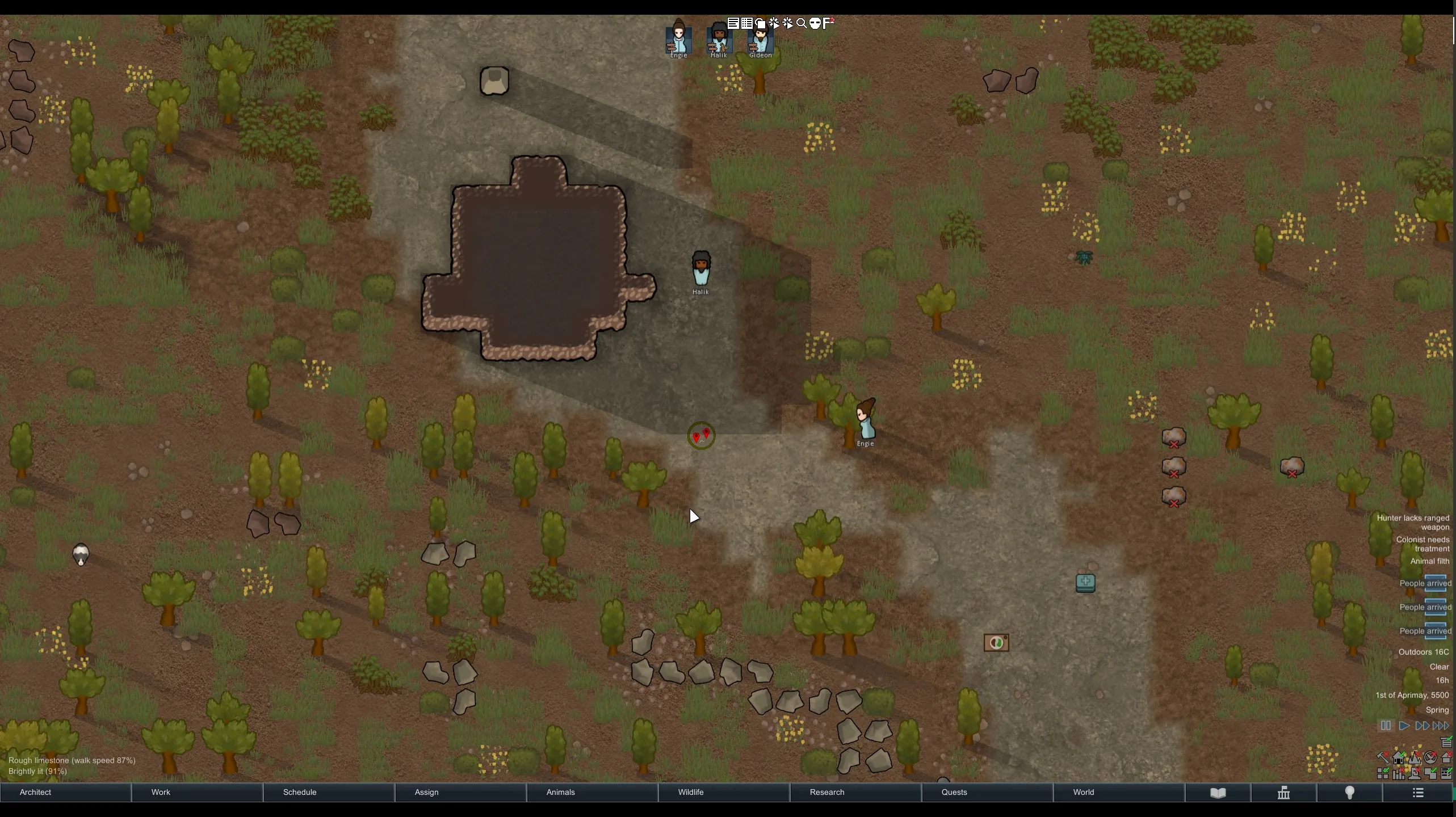Set game speed to normal play
Image resolution: width=1456 pixels, height=817 pixels.
click(1404, 726)
